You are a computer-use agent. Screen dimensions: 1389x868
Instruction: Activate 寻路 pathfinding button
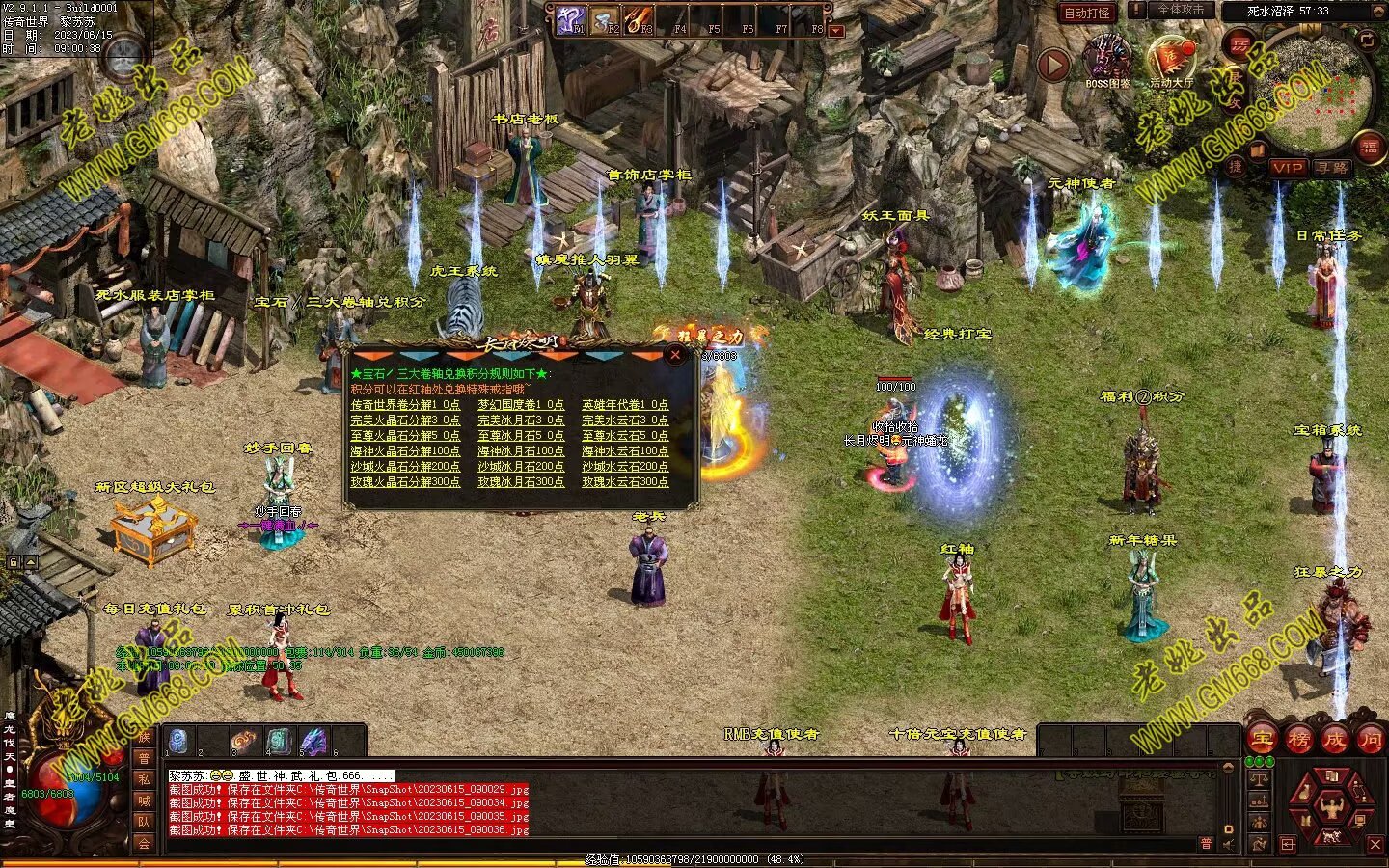click(1331, 167)
